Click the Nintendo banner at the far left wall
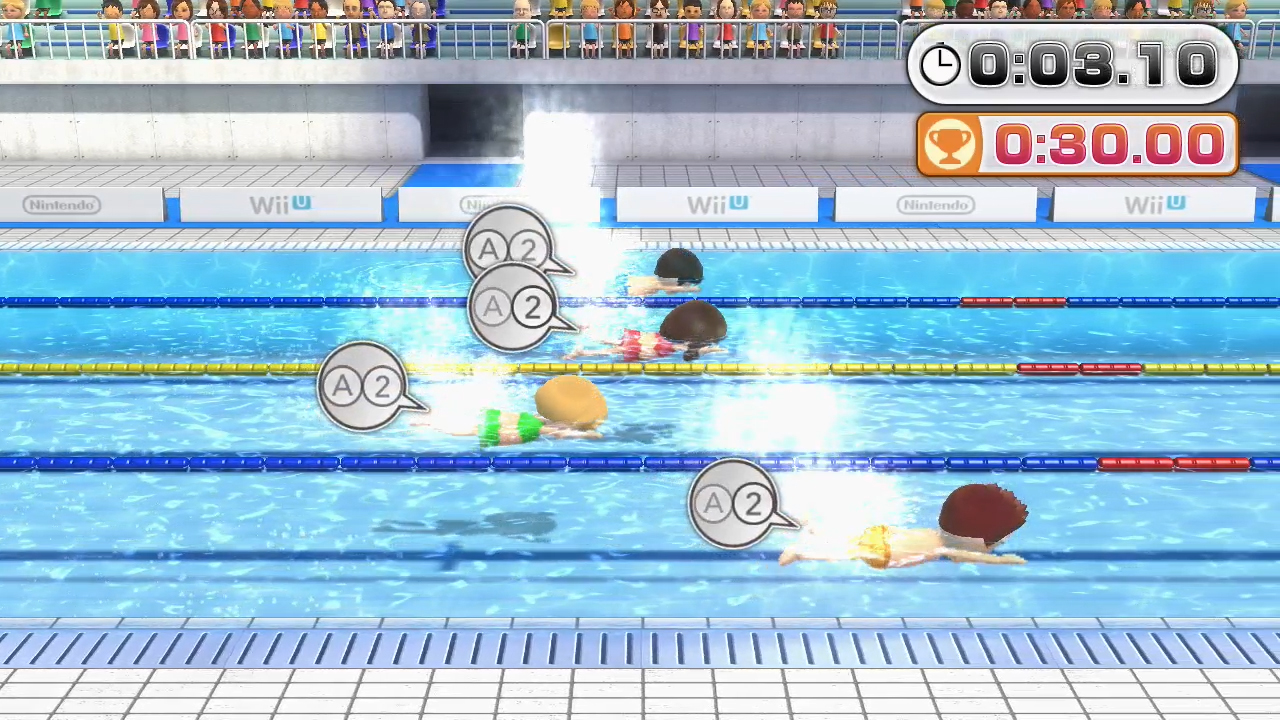 (x=62, y=204)
